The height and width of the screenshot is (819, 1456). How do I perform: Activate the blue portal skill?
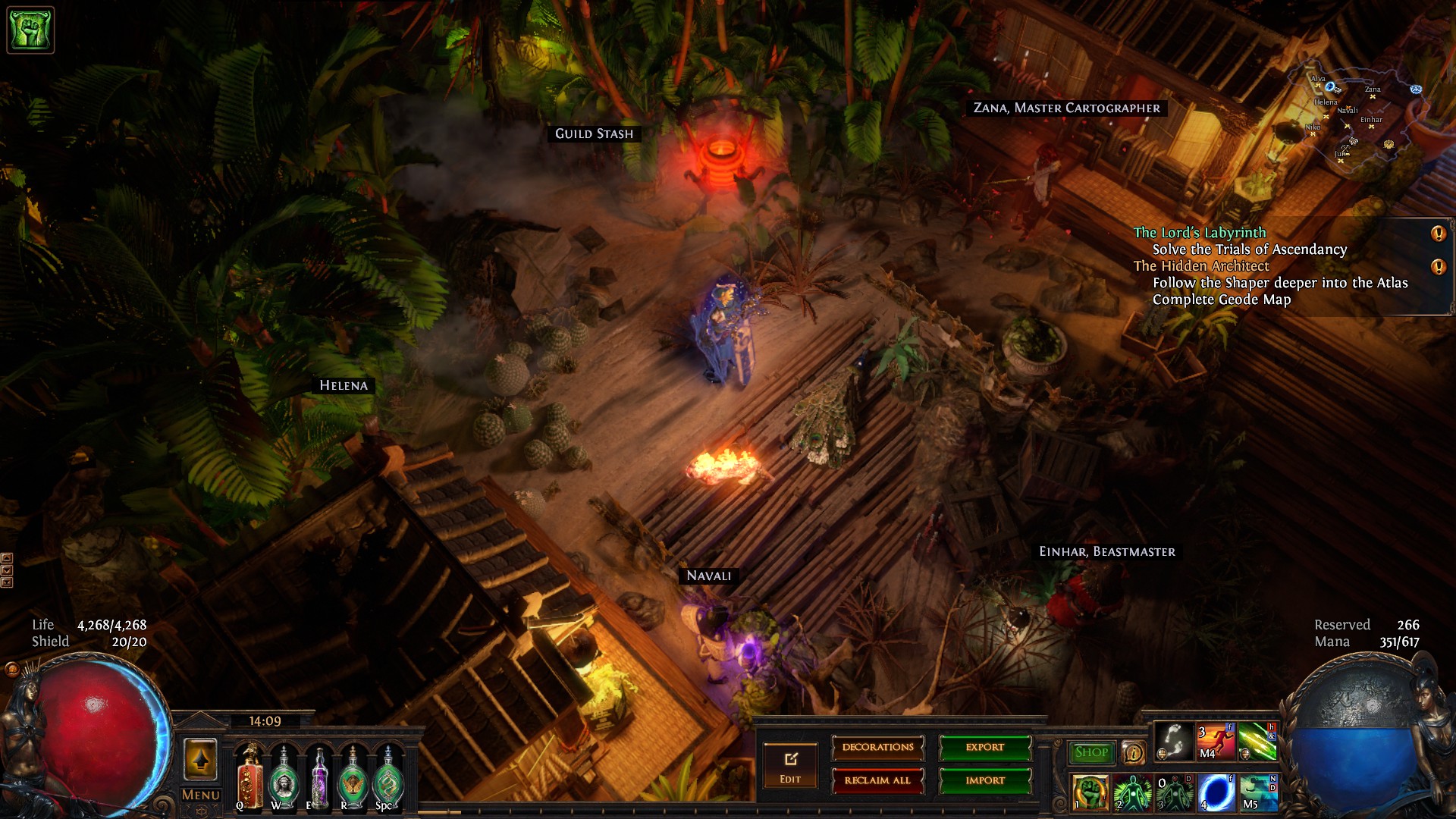pyautogui.click(x=1216, y=792)
